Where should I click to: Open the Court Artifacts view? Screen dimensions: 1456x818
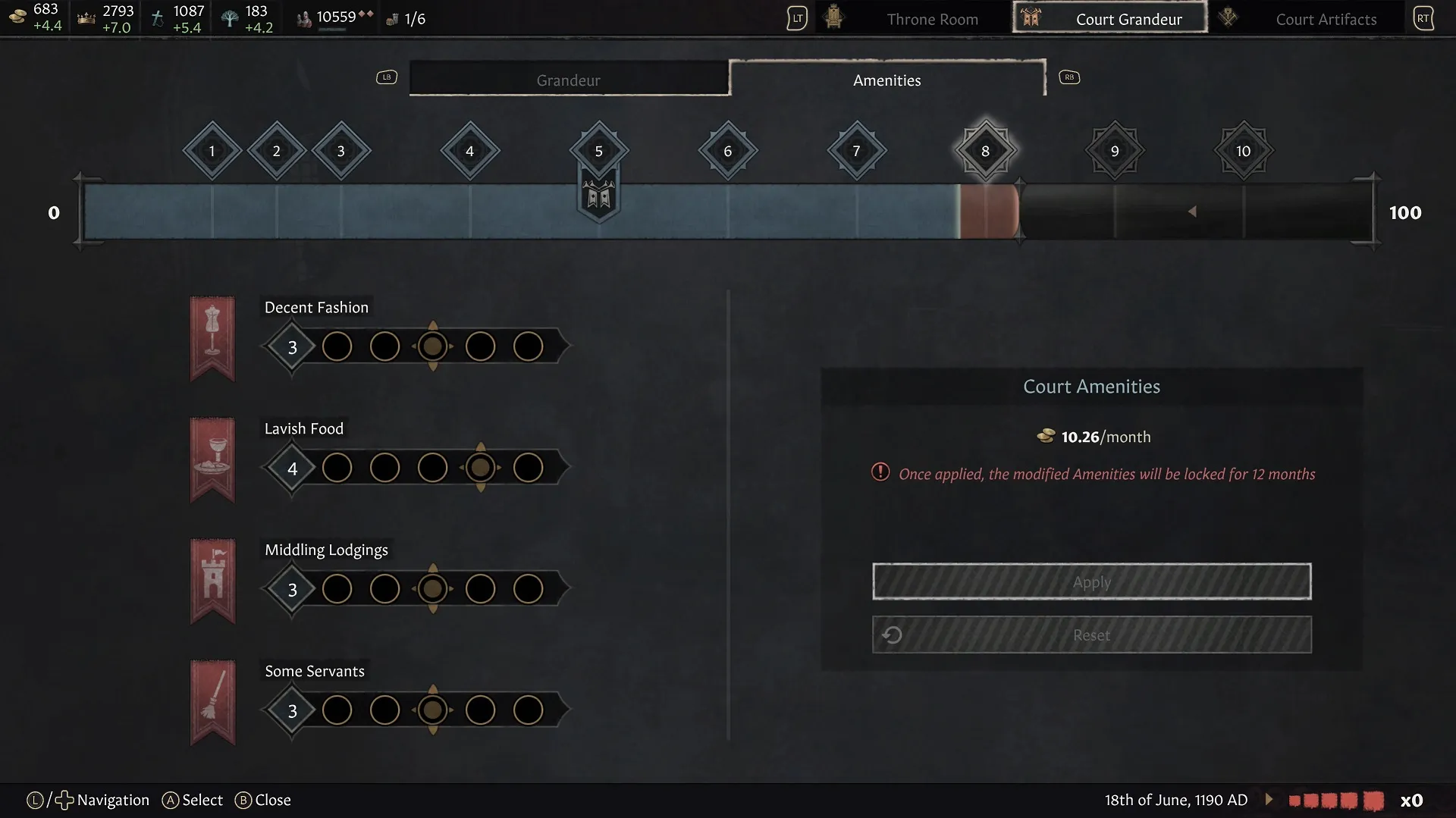1326,19
